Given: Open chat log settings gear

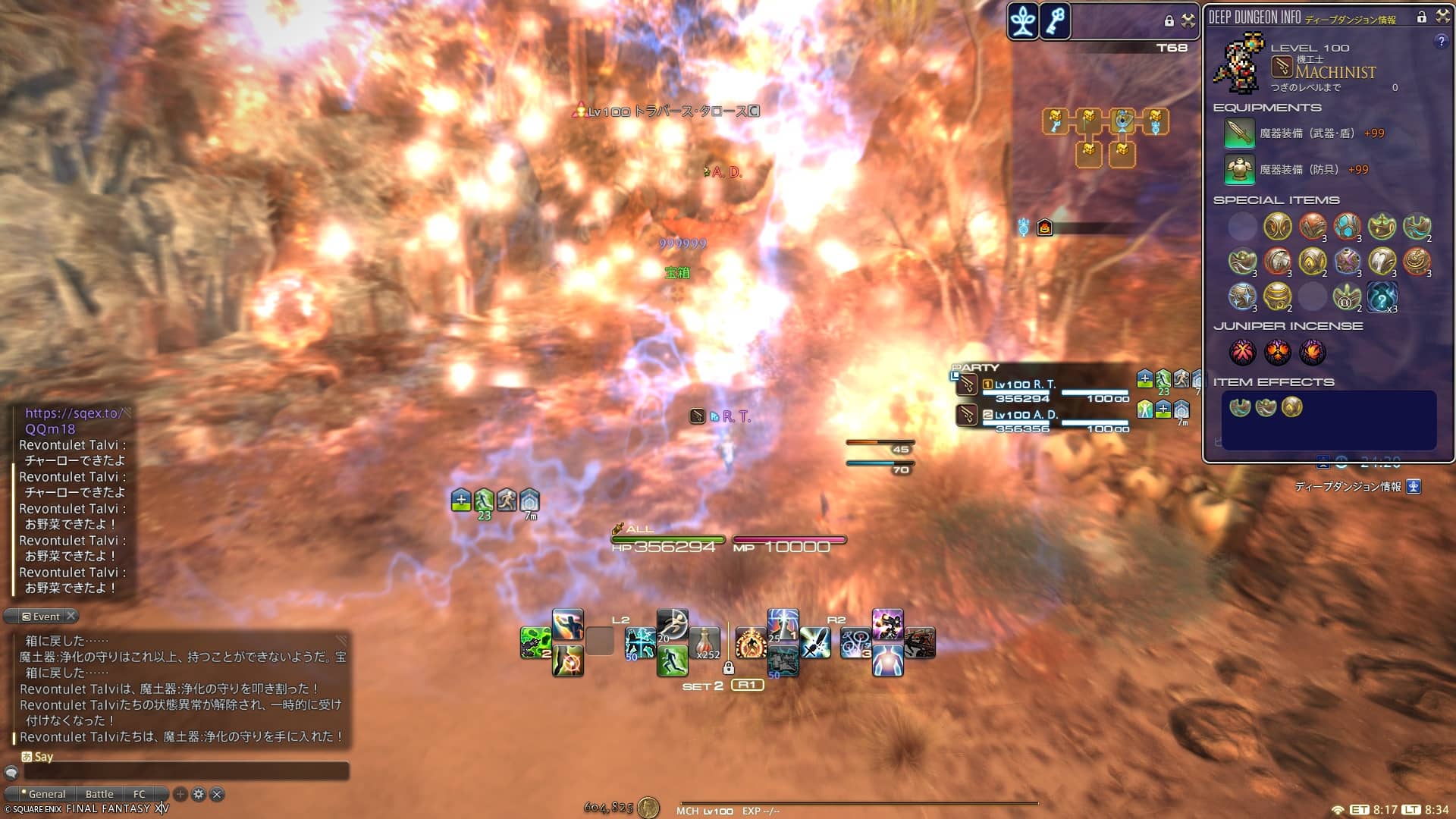Looking at the screenshot, I should click(199, 794).
